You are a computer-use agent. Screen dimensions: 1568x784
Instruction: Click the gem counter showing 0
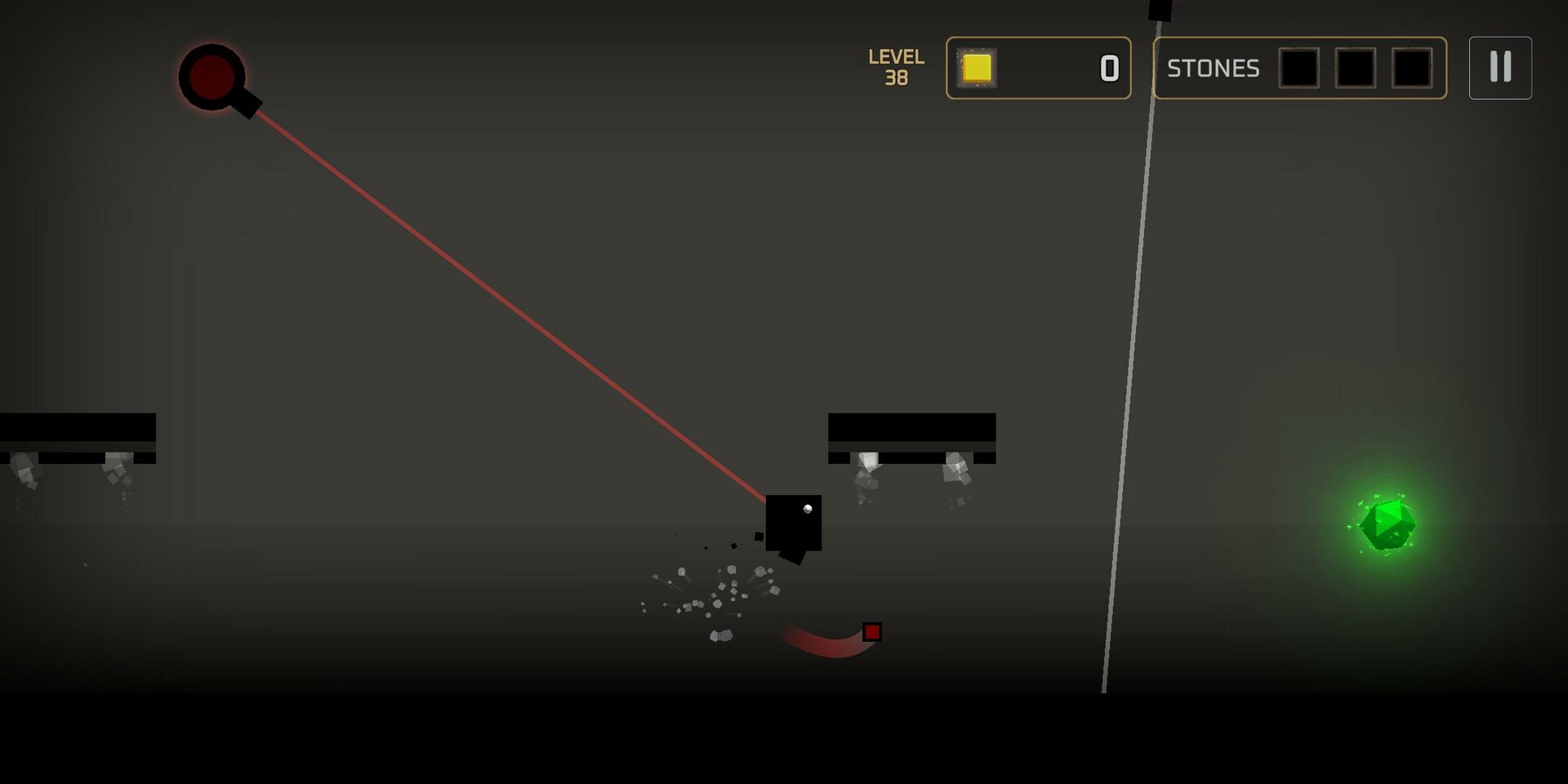(1108, 69)
